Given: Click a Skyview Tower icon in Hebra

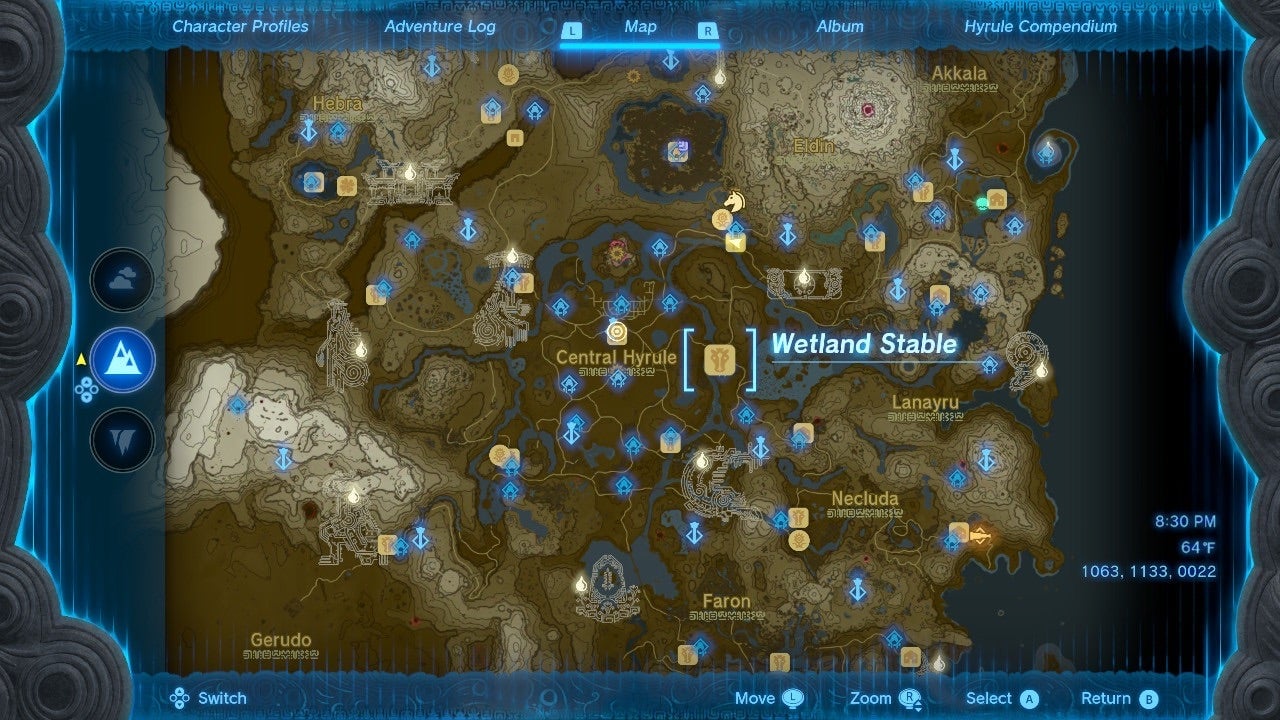Looking at the screenshot, I should [310, 130].
